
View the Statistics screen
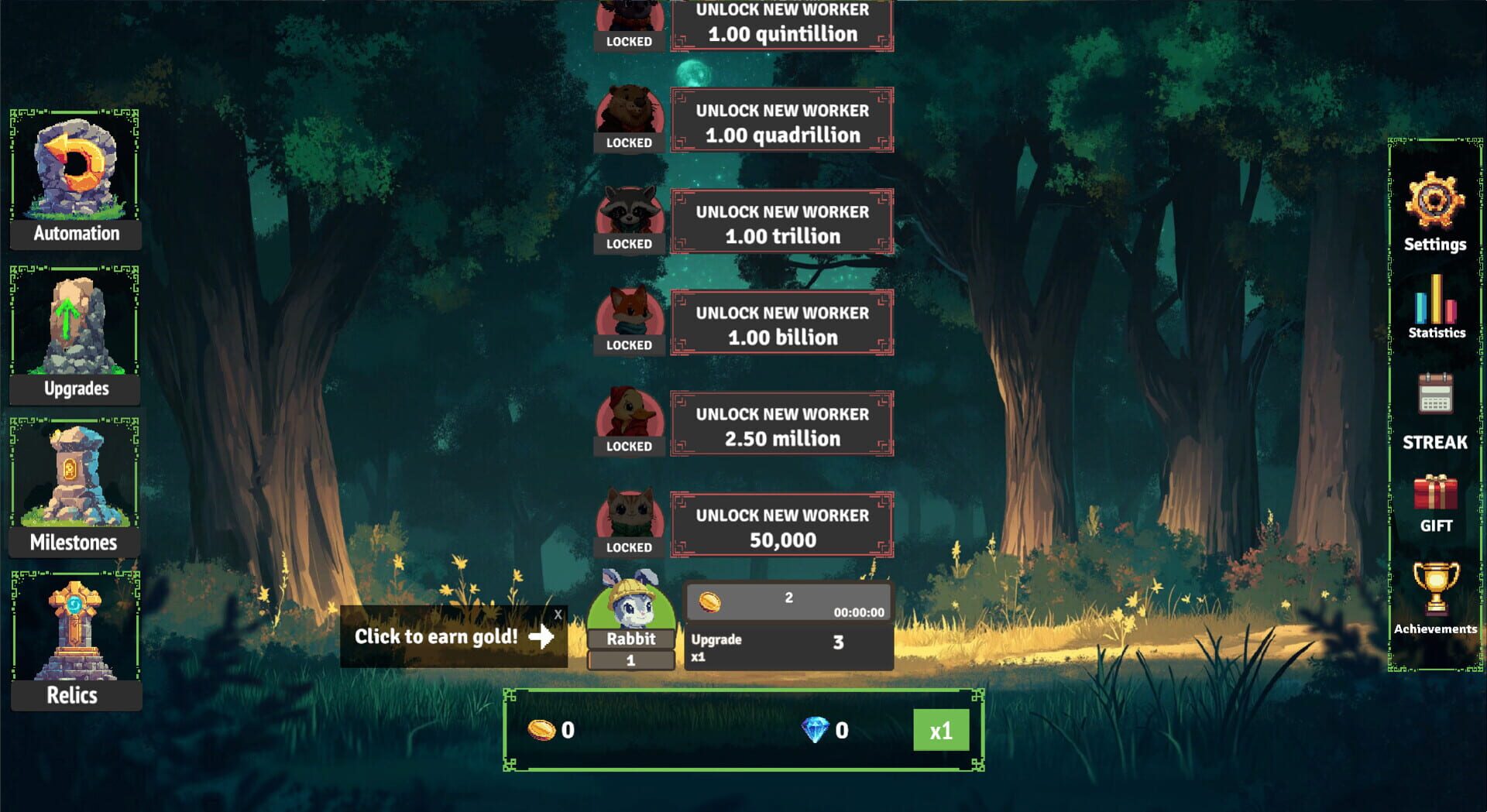pos(1435,310)
